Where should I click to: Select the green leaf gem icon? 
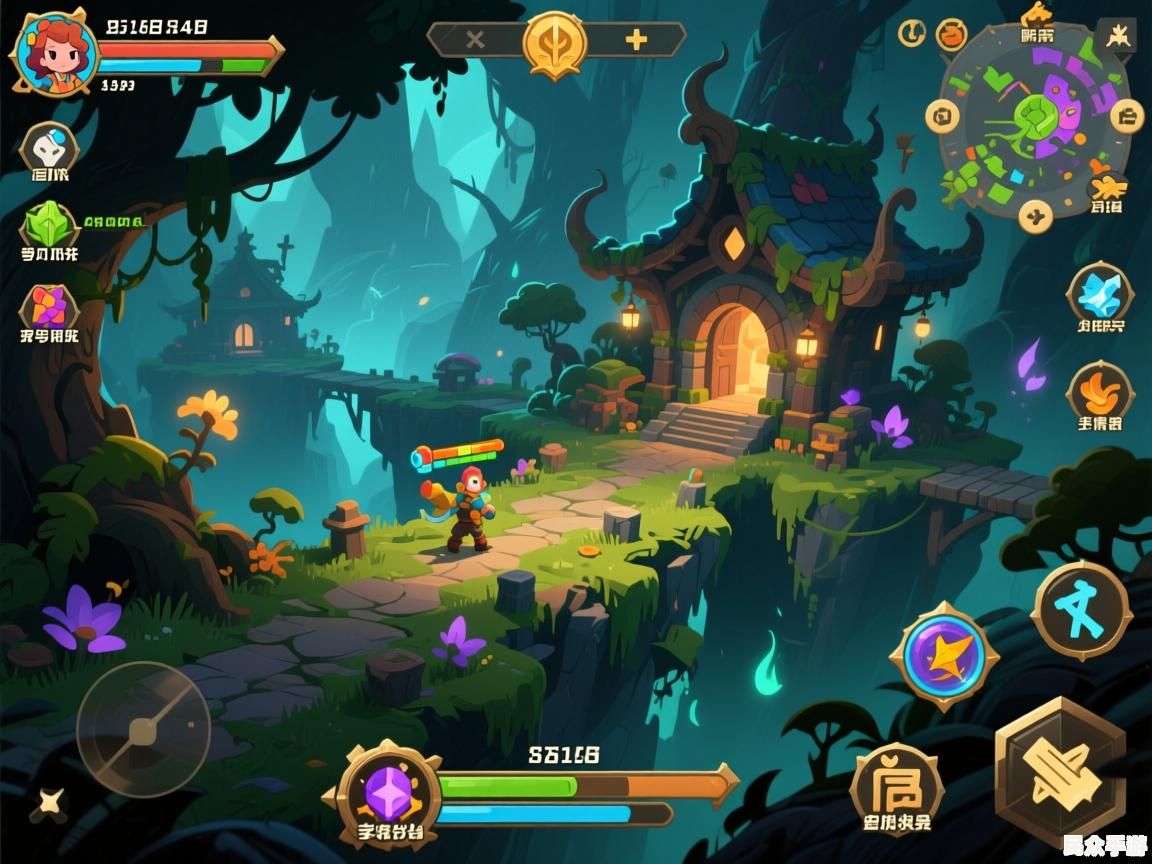coord(49,225)
